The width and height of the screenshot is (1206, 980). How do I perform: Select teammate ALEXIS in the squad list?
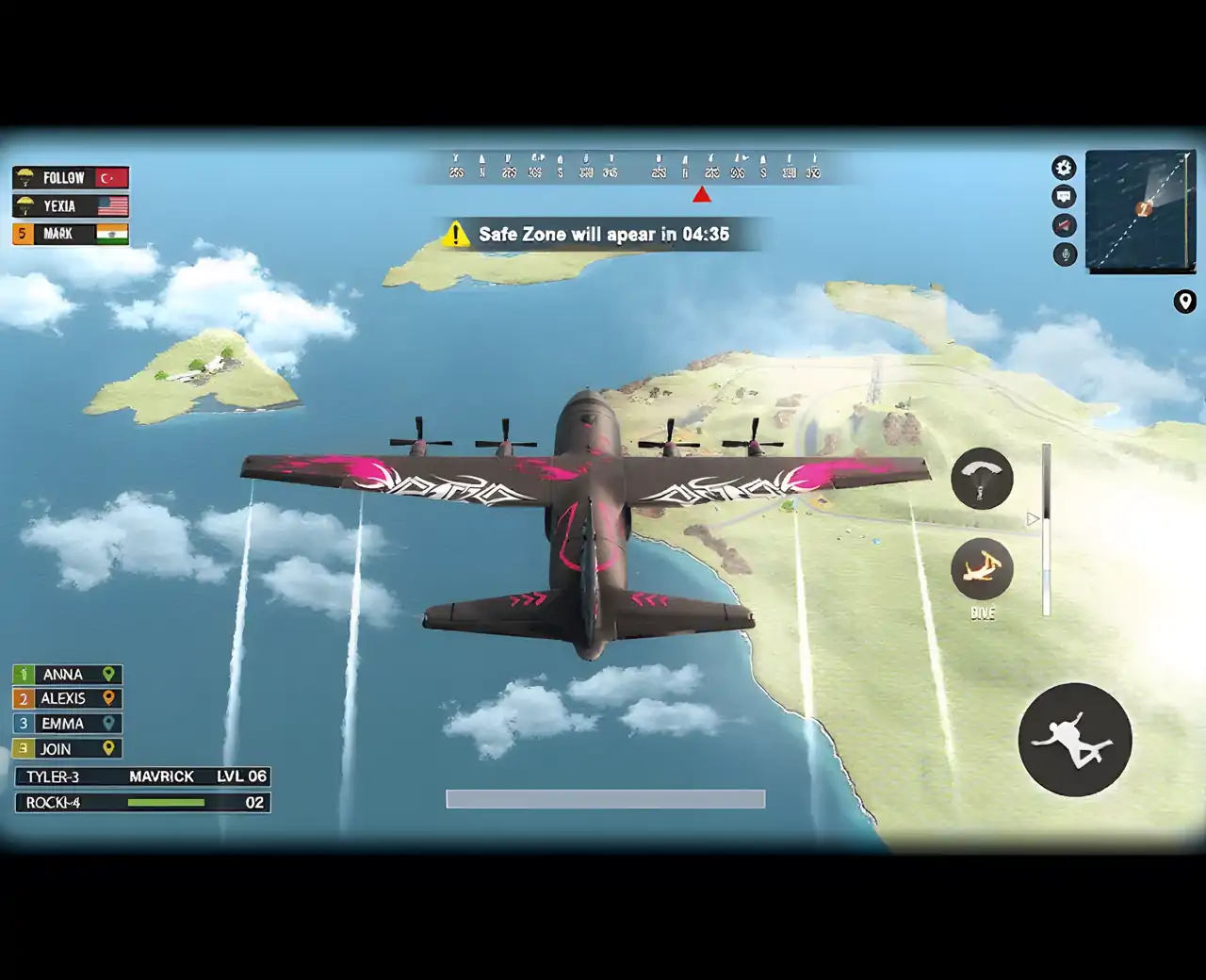[x=67, y=698]
